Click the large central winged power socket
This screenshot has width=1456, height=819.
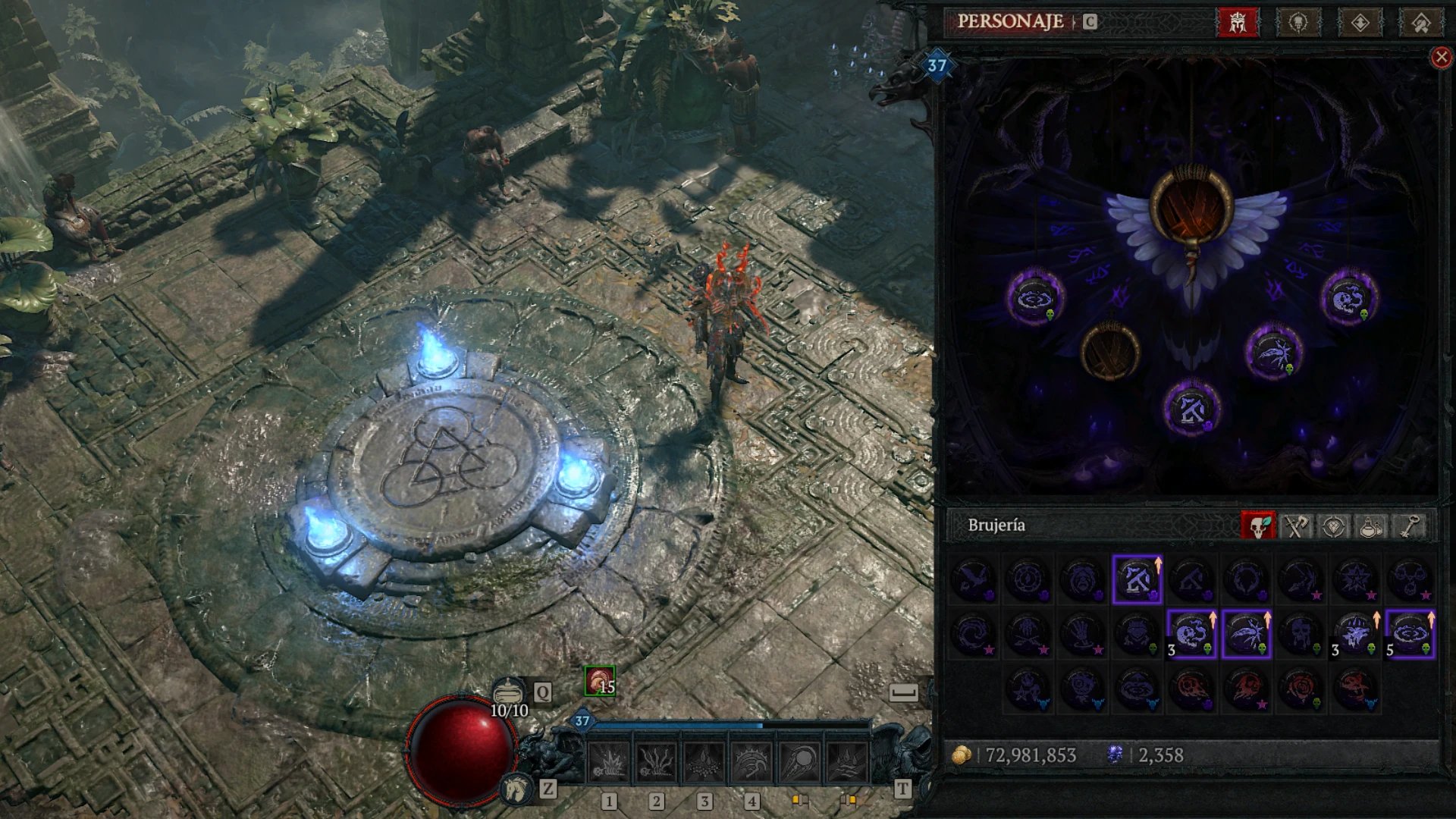coord(1191,206)
